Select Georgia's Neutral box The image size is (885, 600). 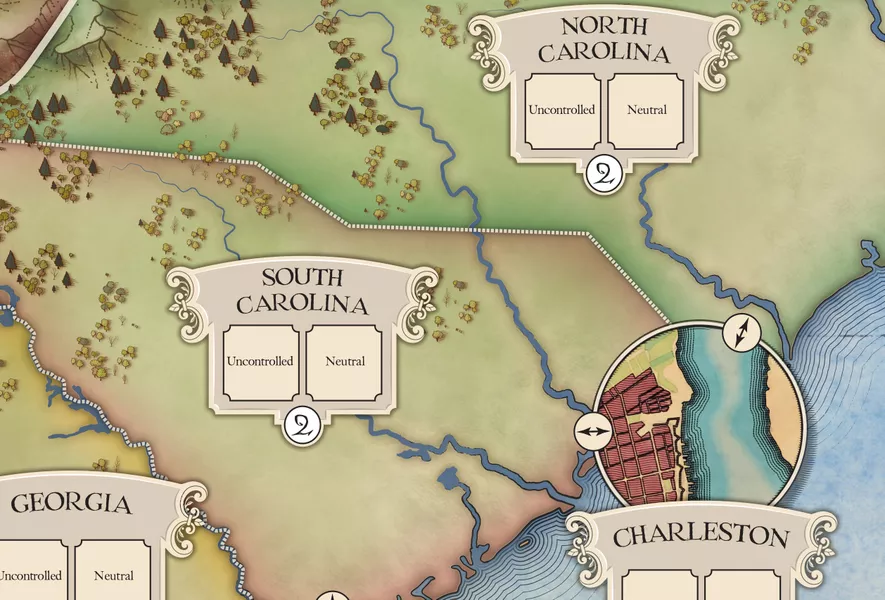pos(113,574)
